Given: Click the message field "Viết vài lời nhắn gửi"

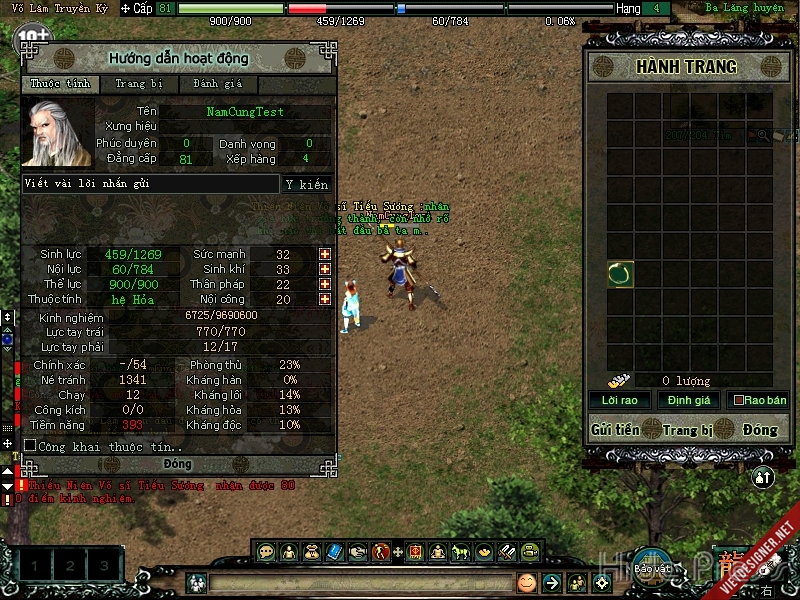Looking at the screenshot, I should (150, 184).
